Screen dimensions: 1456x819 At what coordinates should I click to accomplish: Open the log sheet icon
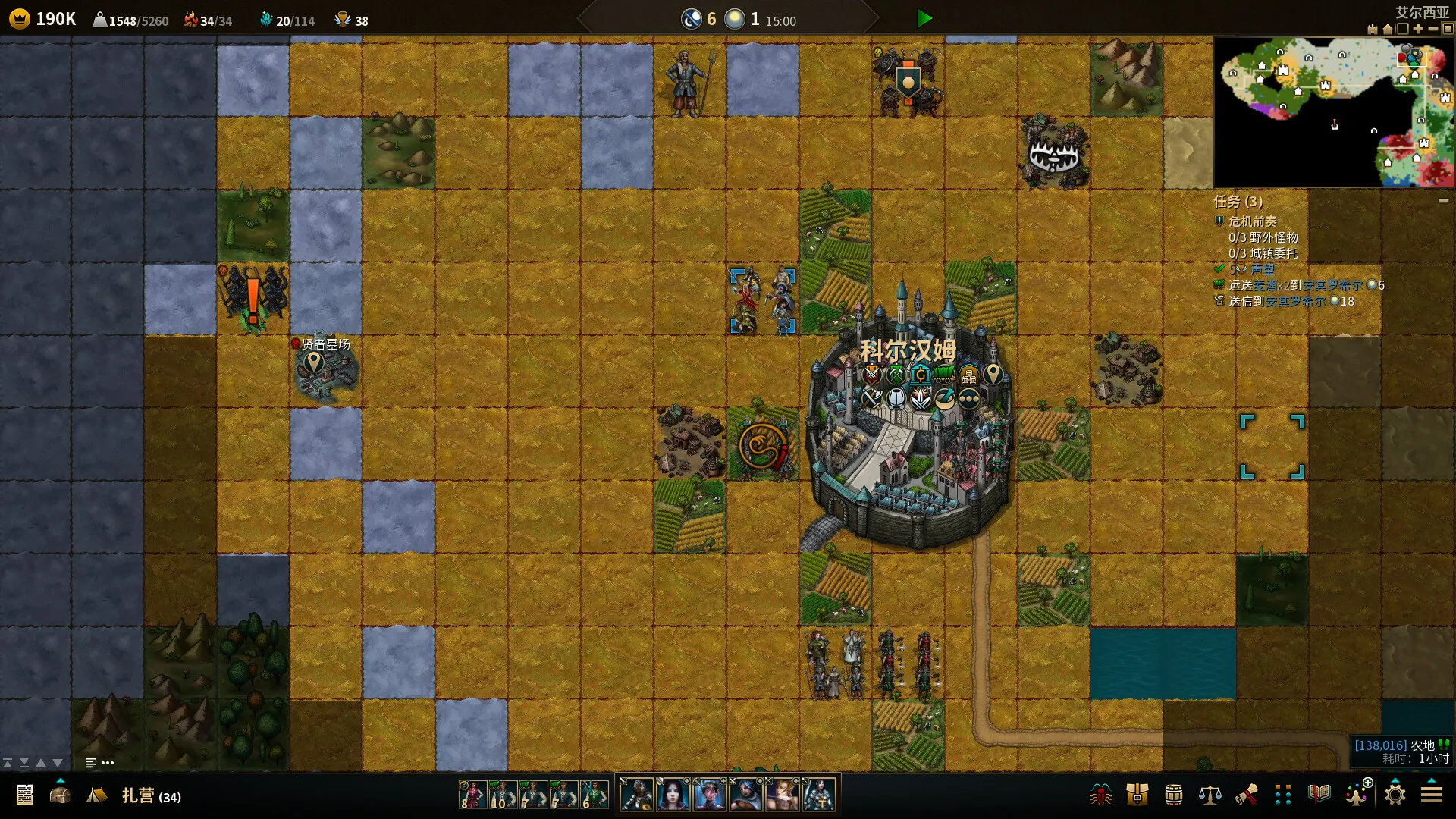24,795
